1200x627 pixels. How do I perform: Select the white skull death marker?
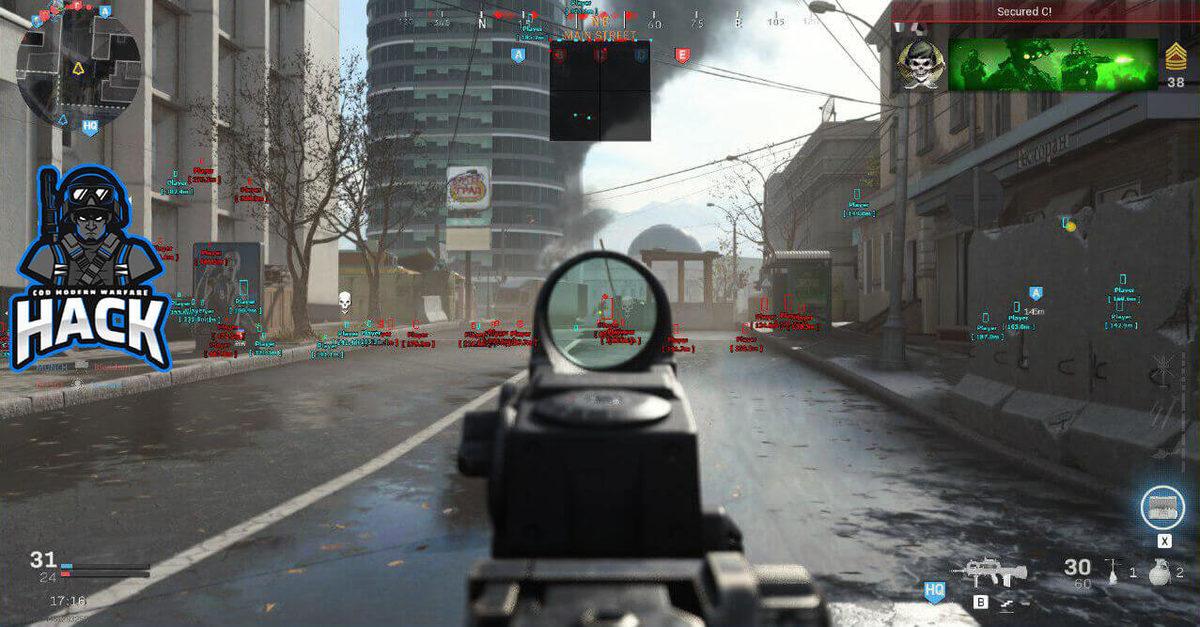click(345, 300)
